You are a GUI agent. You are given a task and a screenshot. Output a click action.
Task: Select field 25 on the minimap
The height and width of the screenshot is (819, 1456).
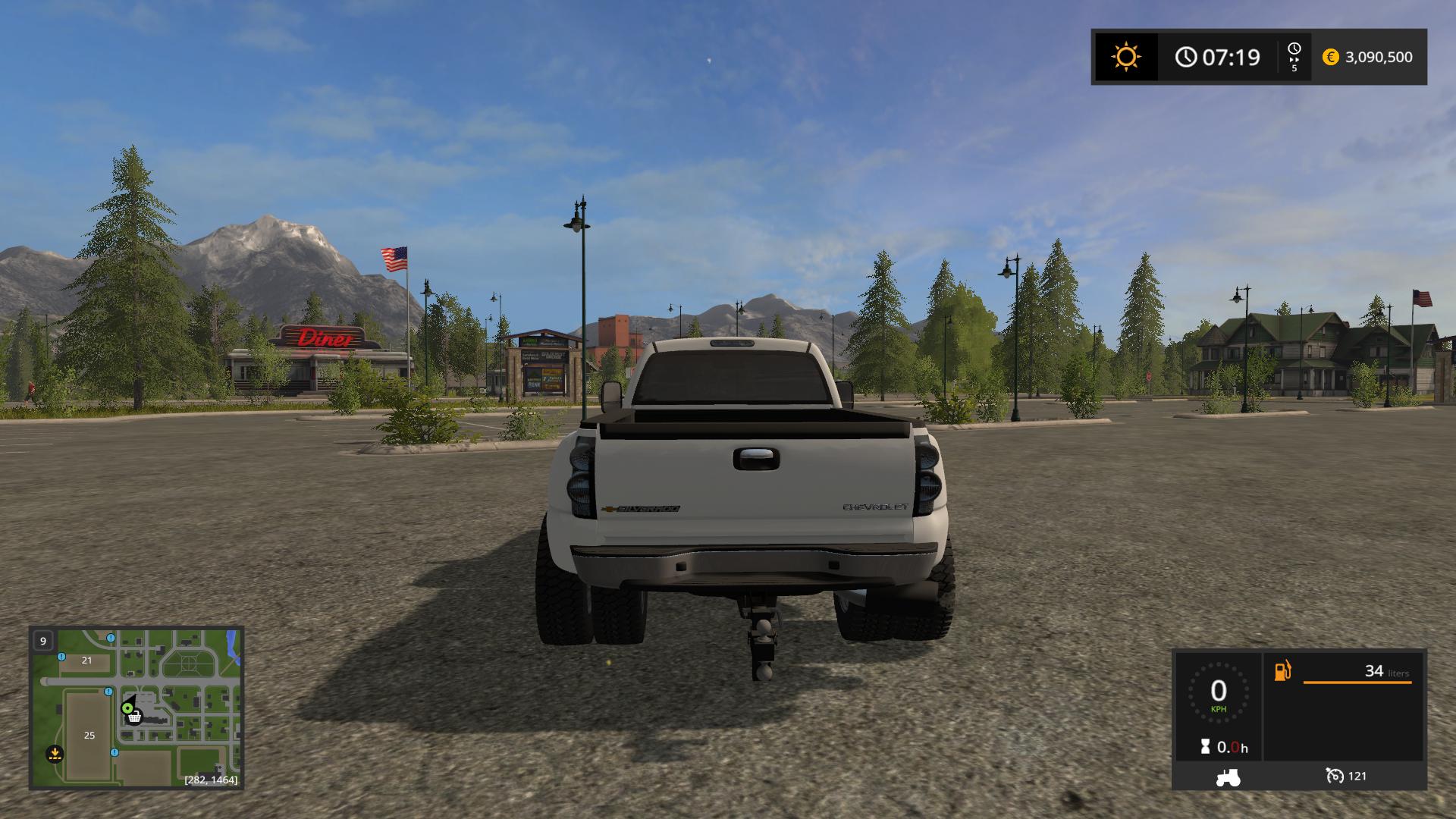(x=89, y=735)
